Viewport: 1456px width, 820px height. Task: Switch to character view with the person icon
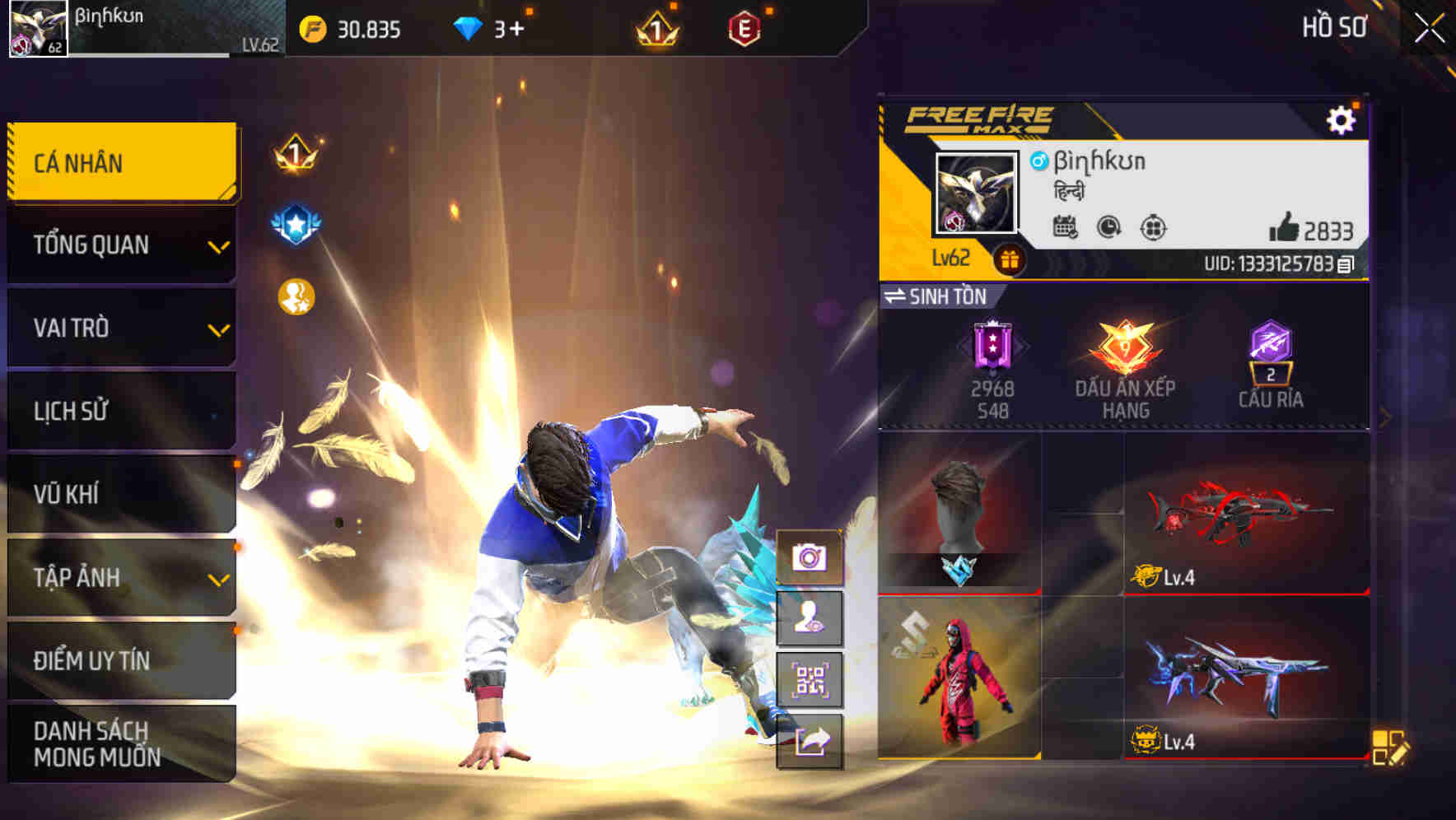click(x=810, y=620)
